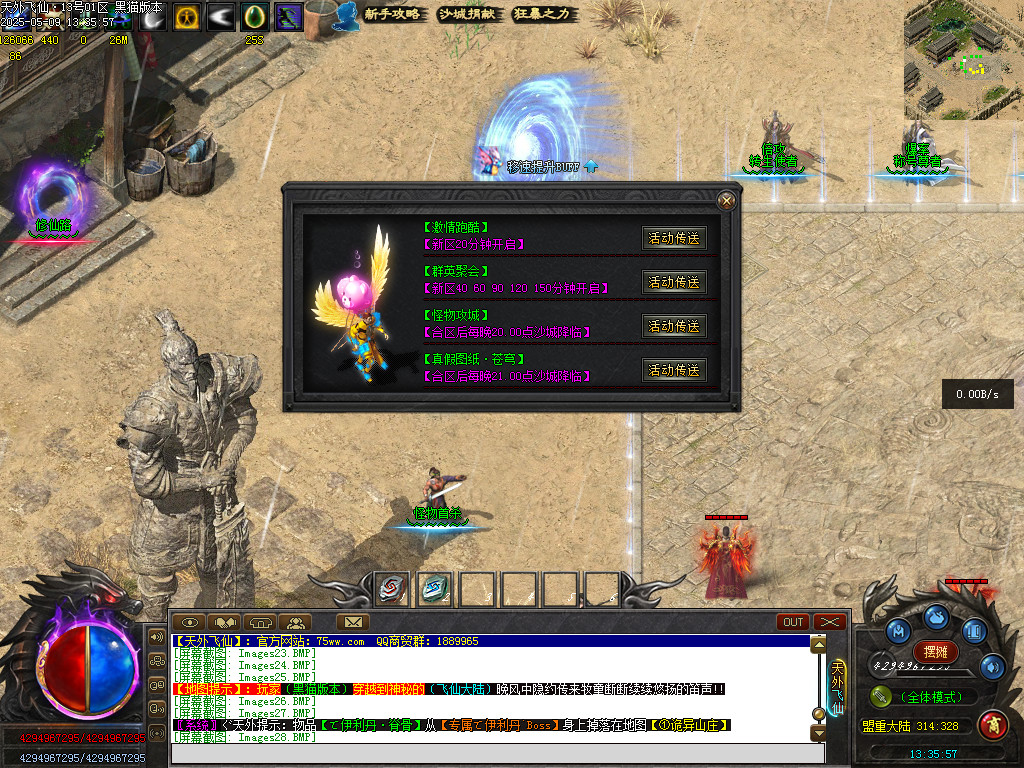Click the OUT button above chat
The image size is (1024, 768).
click(x=793, y=622)
